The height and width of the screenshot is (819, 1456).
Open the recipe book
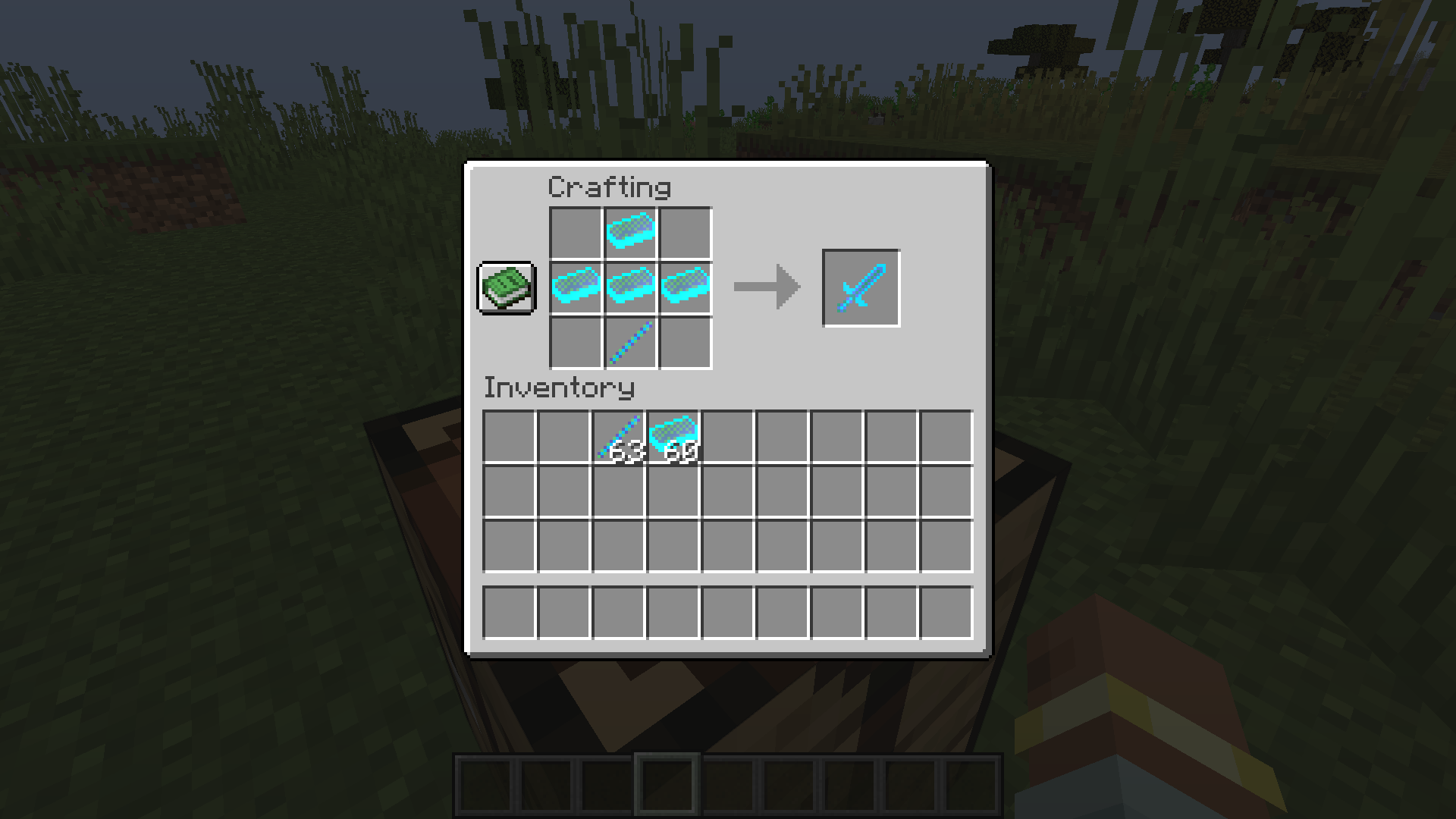coord(506,289)
